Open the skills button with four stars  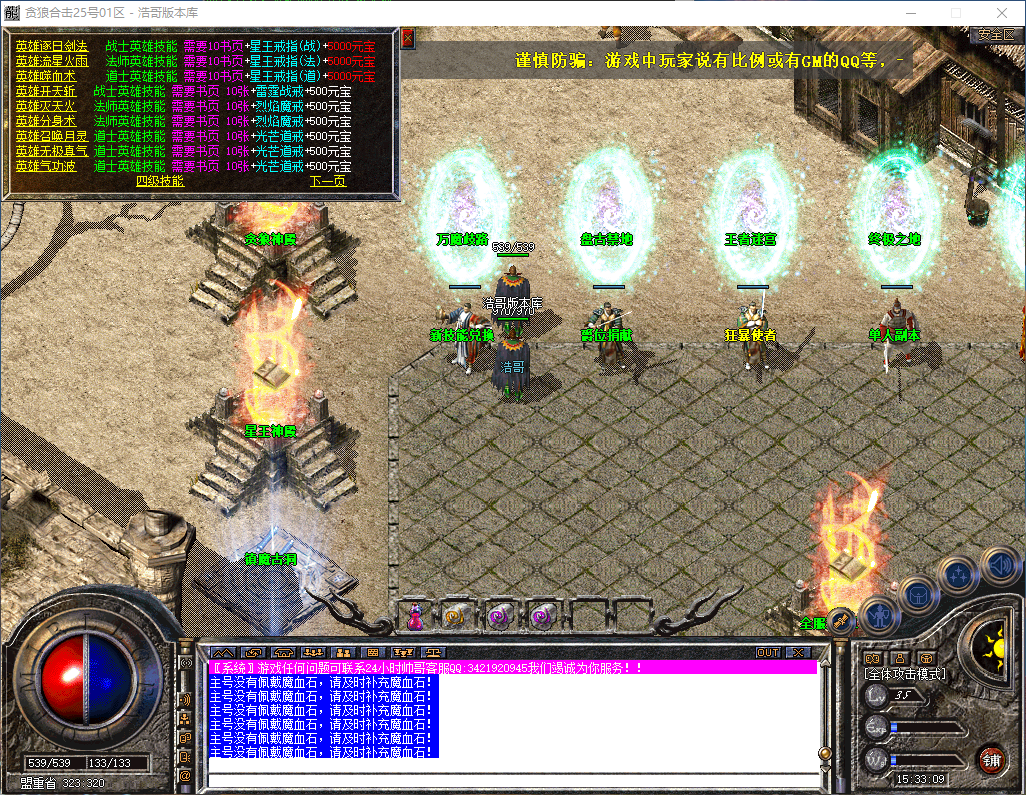[959, 575]
